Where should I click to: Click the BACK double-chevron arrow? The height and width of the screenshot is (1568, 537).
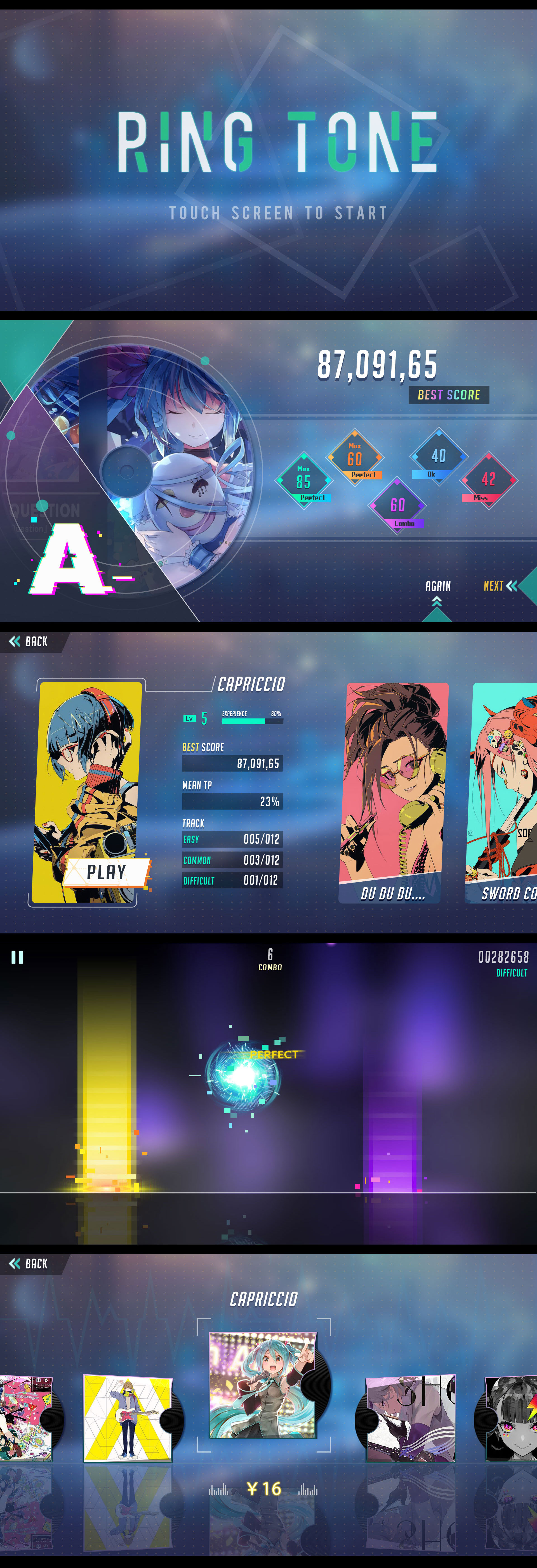coord(15,641)
